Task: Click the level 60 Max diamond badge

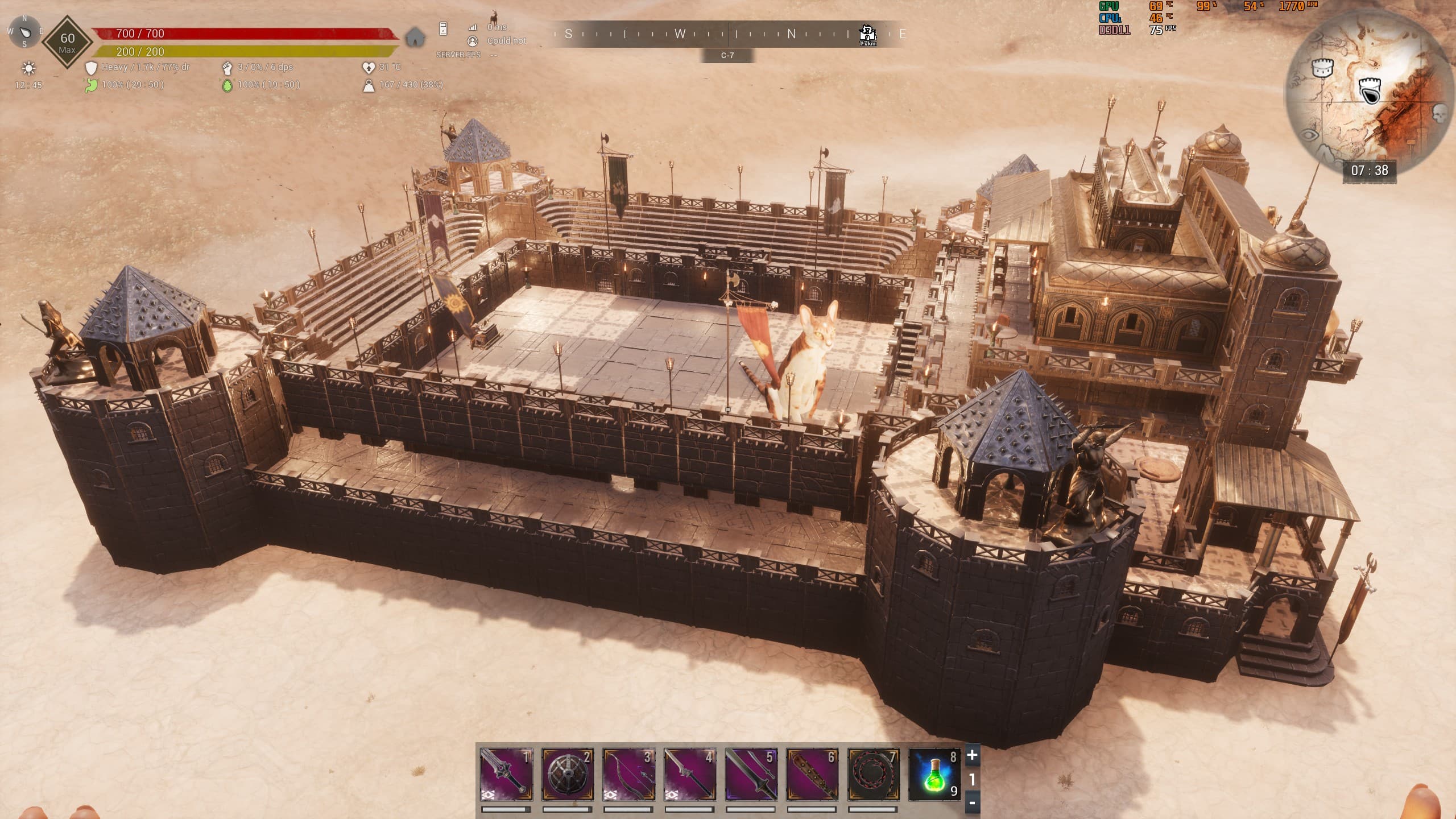Action: [x=68, y=42]
